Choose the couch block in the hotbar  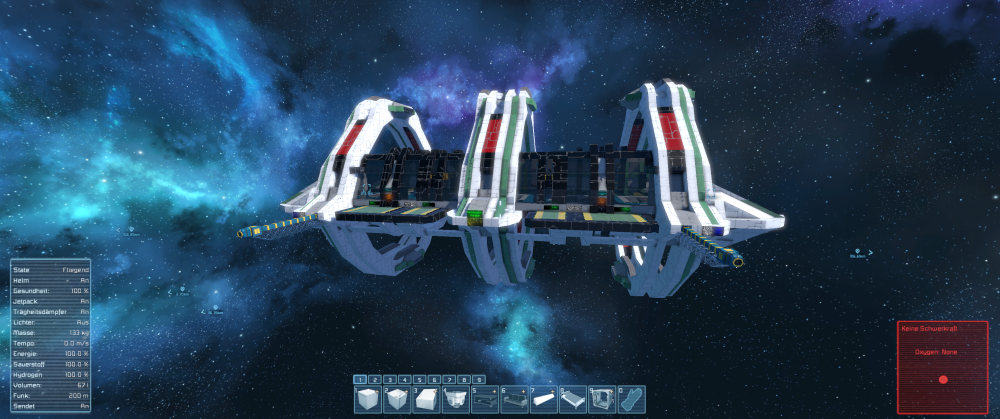(x=514, y=401)
